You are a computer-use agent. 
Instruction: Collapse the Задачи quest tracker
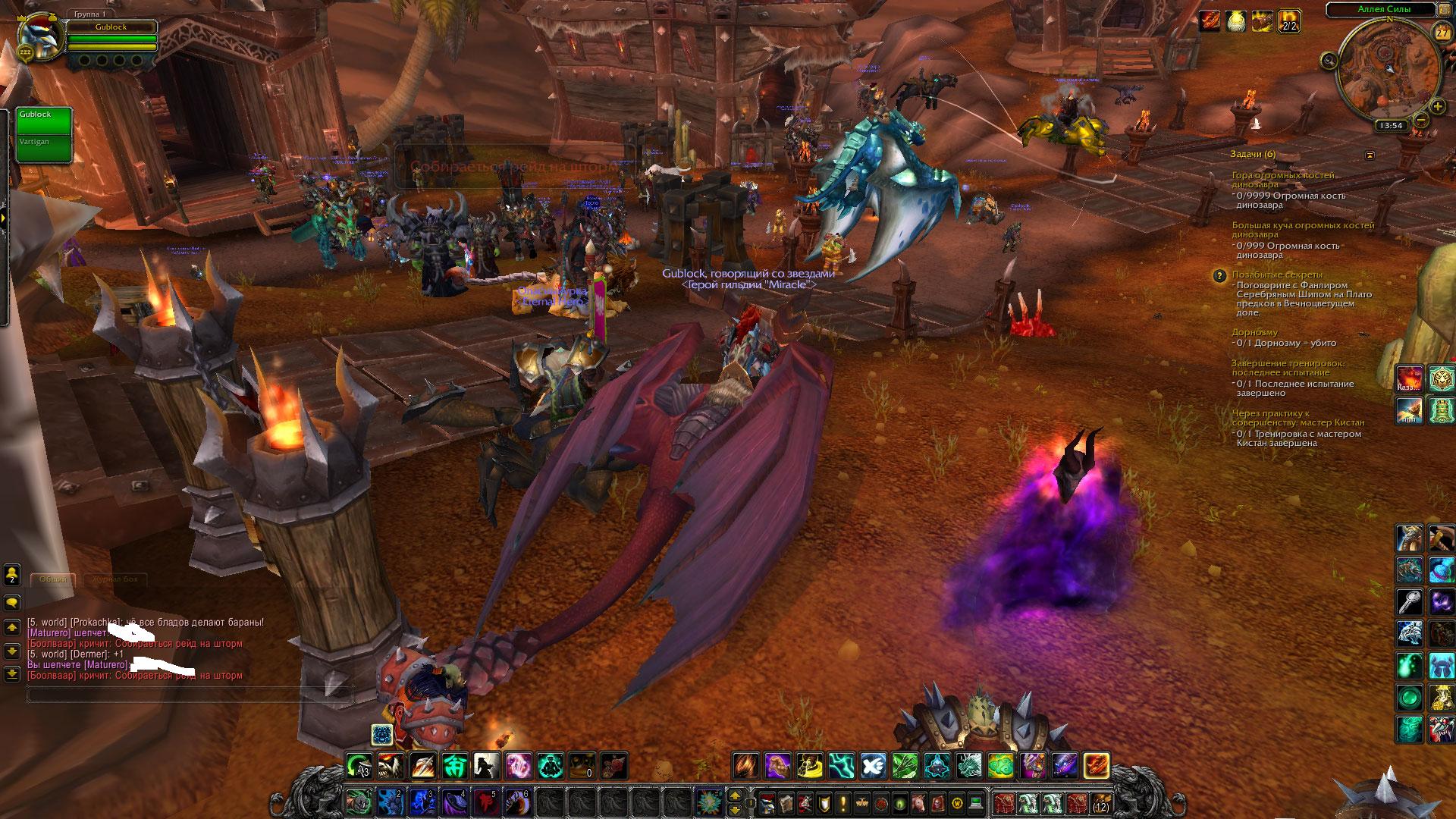(1370, 155)
